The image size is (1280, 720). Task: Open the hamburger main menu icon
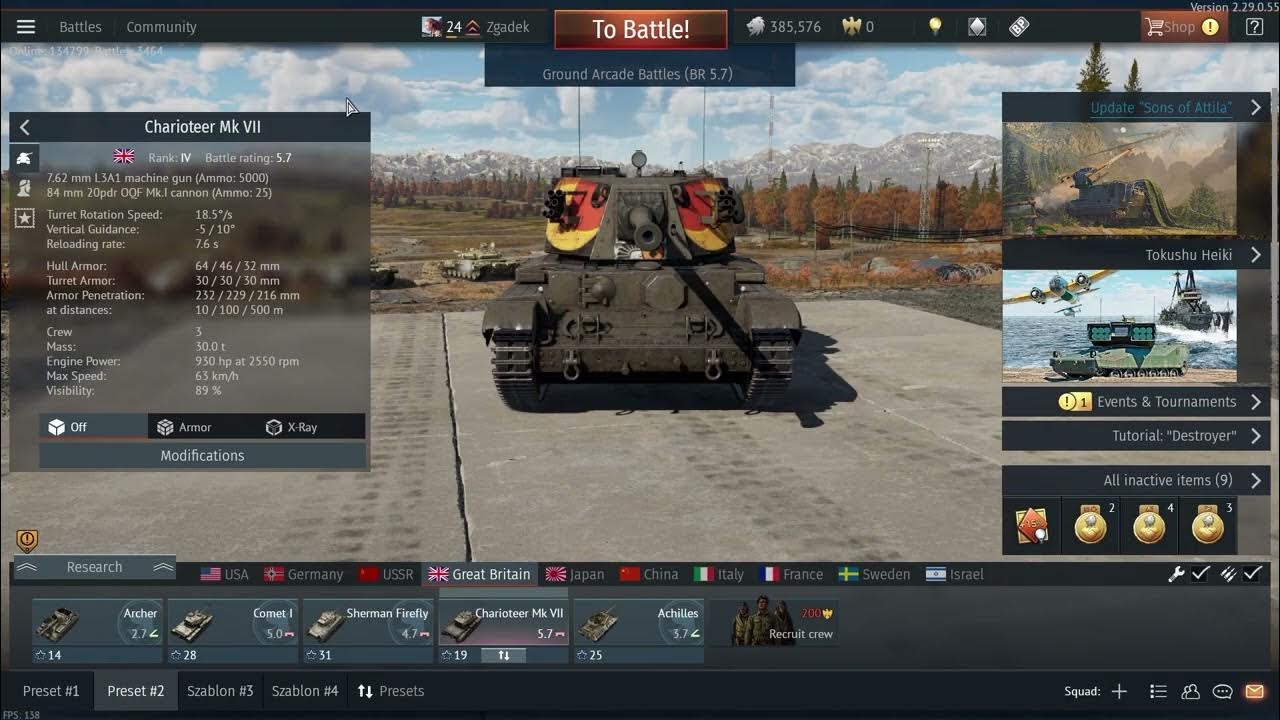[25, 26]
